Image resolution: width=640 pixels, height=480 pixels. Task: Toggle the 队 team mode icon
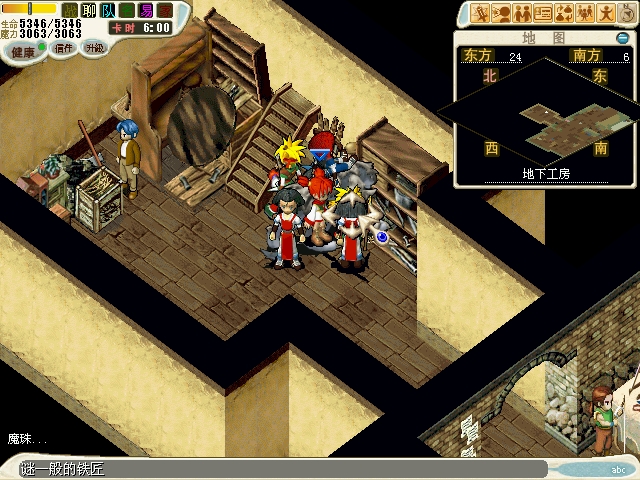(109, 10)
